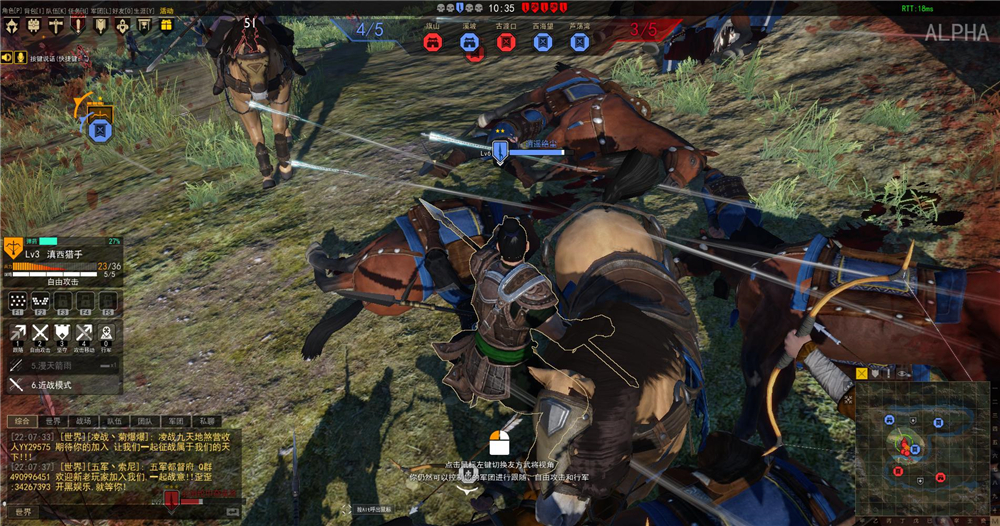The width and height of the screenshot is (1000, 526).
Task: Select the F1 troop formation
Action: (x=17, y=301)
